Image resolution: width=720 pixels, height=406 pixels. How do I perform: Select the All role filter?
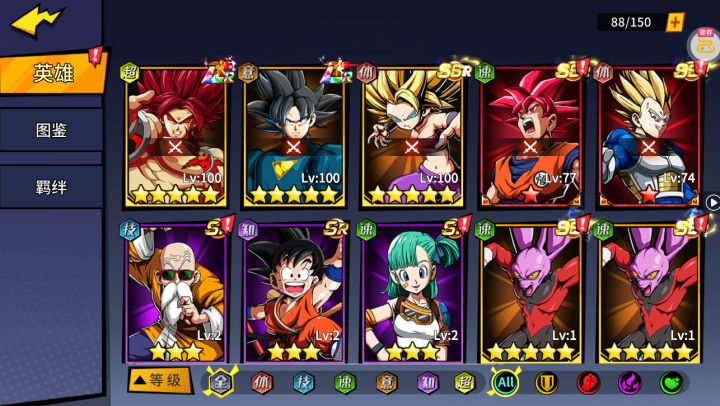pyautogui.click(x=507, y=382)
